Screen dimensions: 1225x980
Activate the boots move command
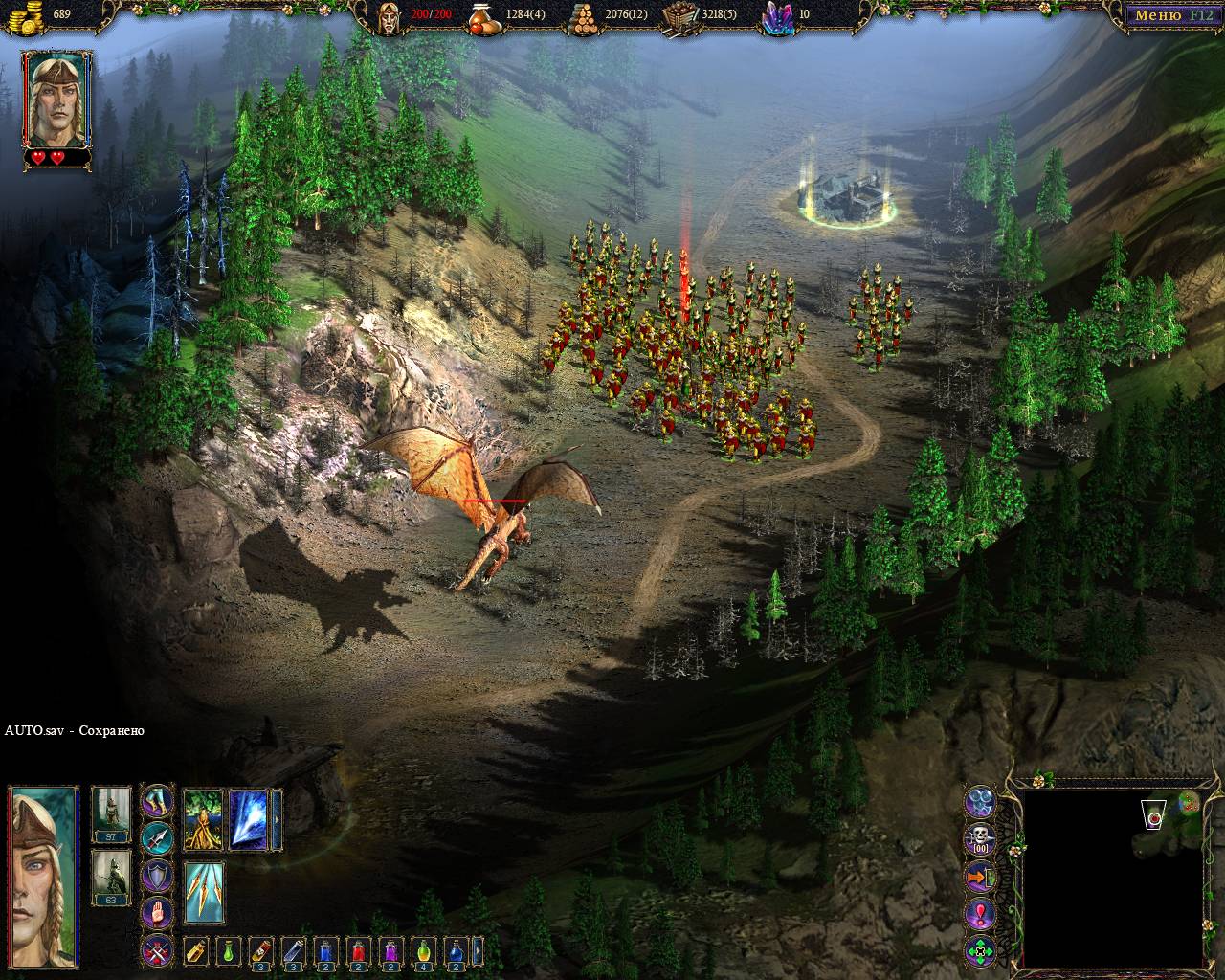coord(157,802)
